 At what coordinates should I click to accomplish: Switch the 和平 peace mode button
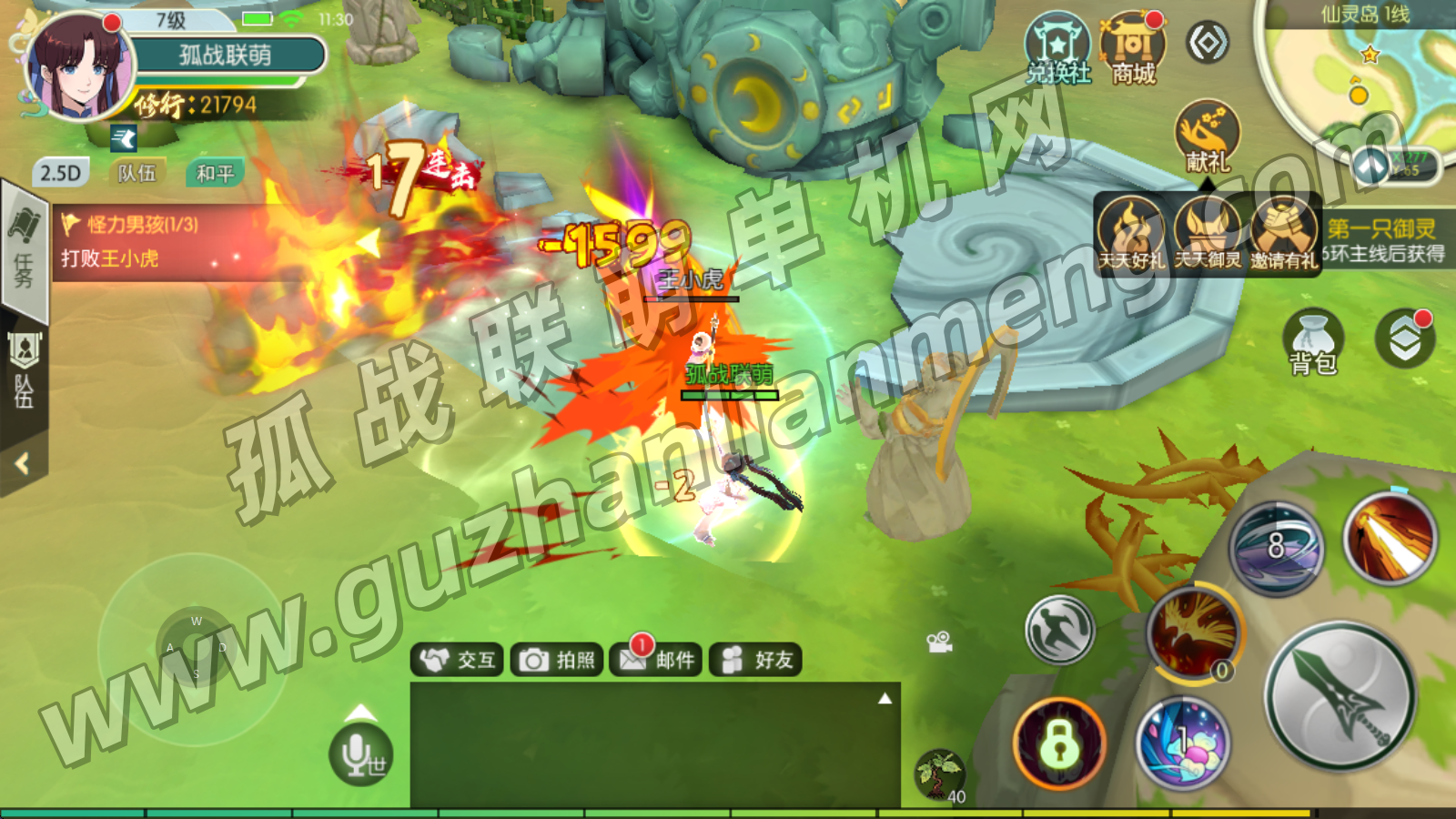(x=215, y=173)
